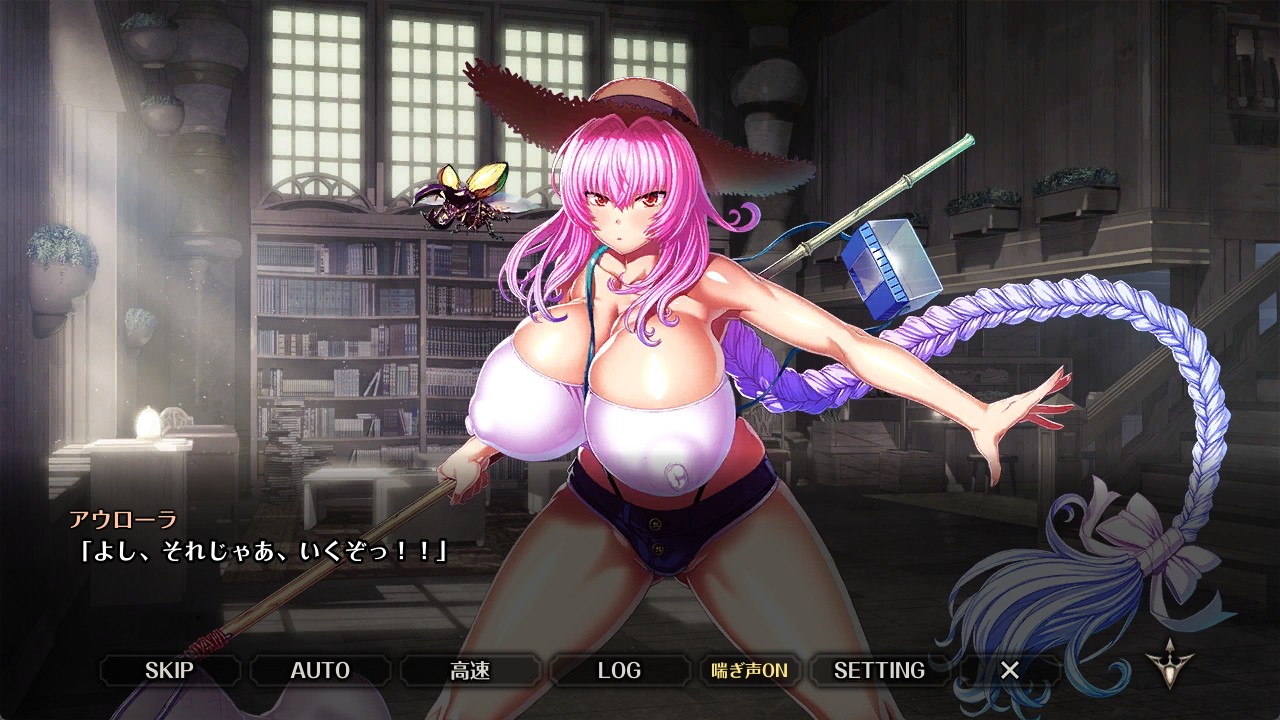The width and height of the screenshot is (1280, 720).
Task: Enable AUTO text advance
Action: click(320, 670)
